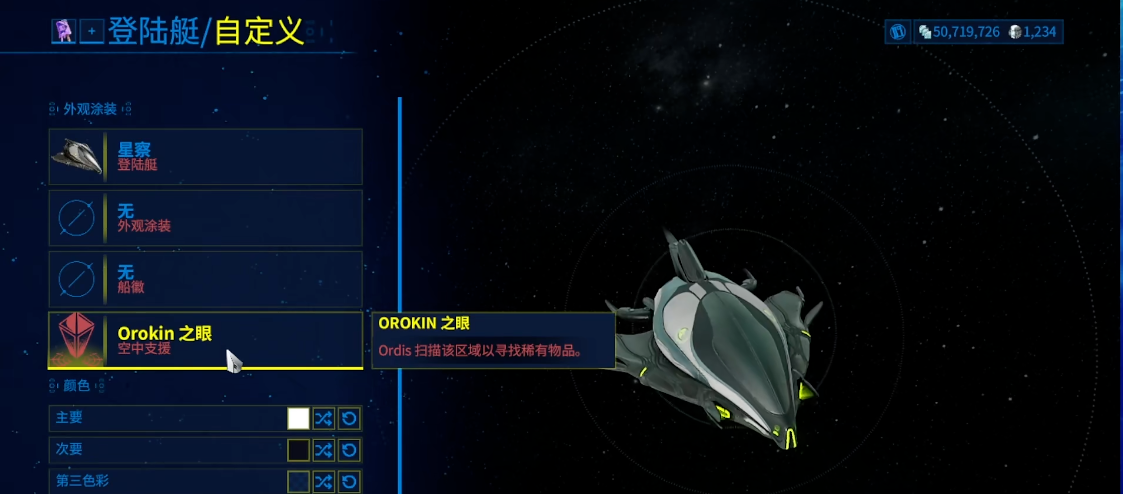Randomize the 主要 primary color
Viewport: 1123px width, 494px height.
324,419
